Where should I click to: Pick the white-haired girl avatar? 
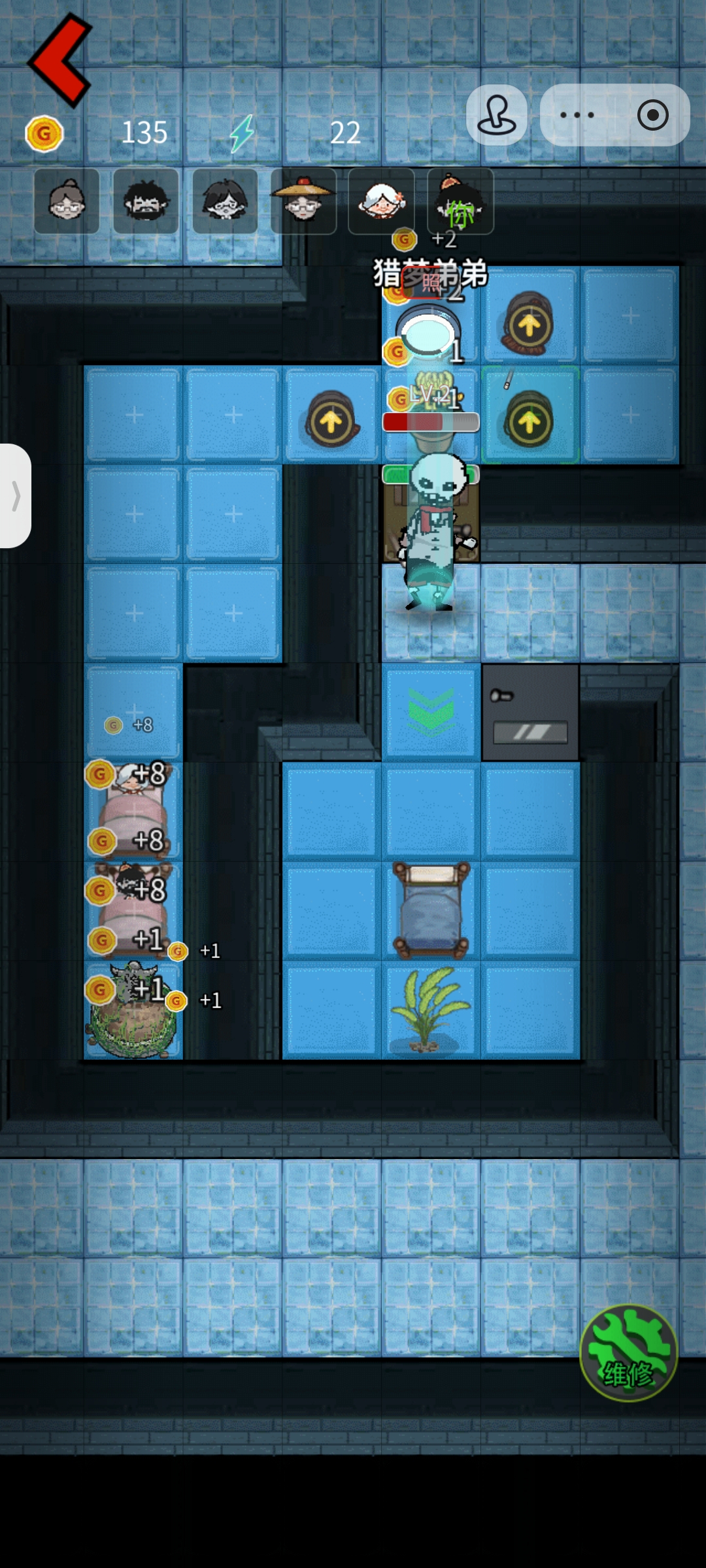382,201
